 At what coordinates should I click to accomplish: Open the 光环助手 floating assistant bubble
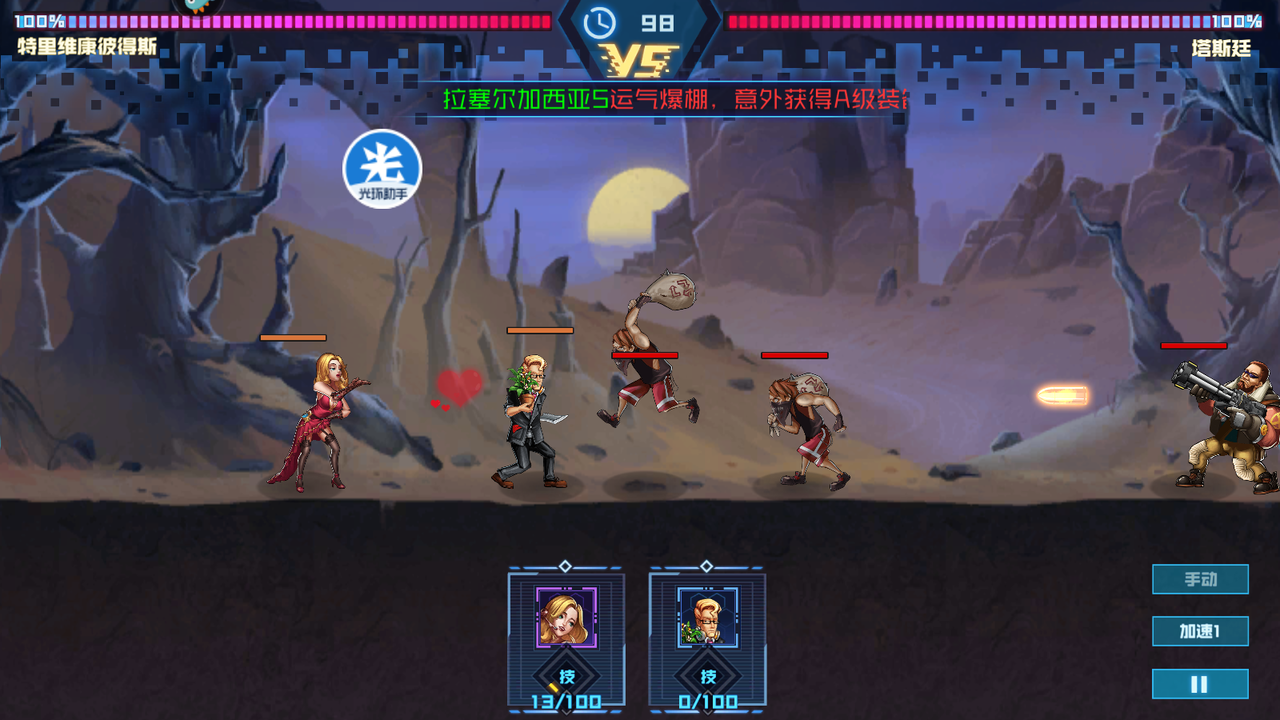(x=382, y=168)
